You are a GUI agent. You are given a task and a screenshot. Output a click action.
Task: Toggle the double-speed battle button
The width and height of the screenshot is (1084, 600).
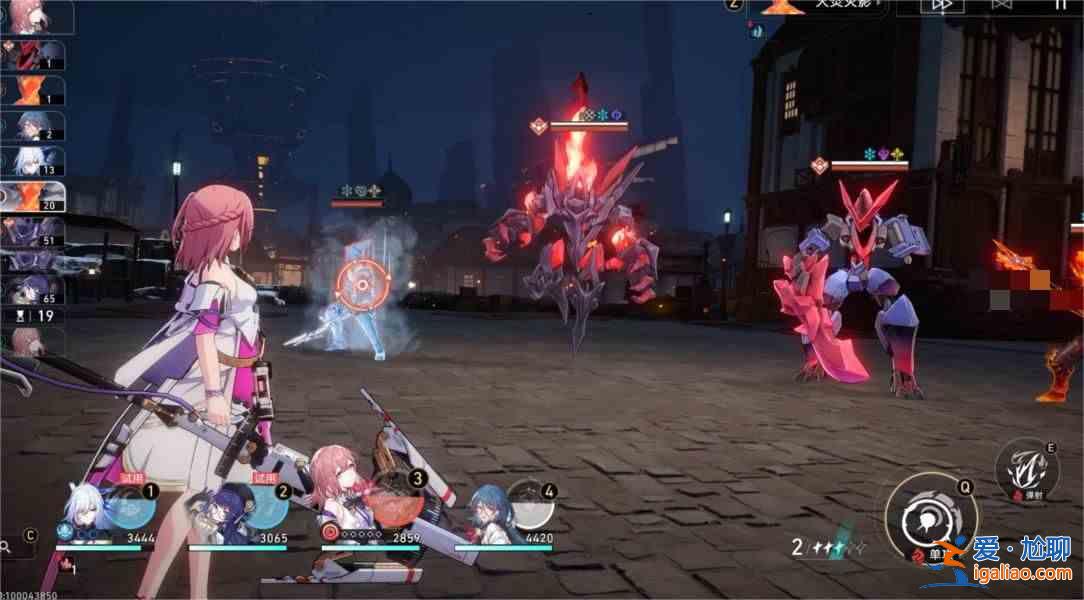coord(941,6)
